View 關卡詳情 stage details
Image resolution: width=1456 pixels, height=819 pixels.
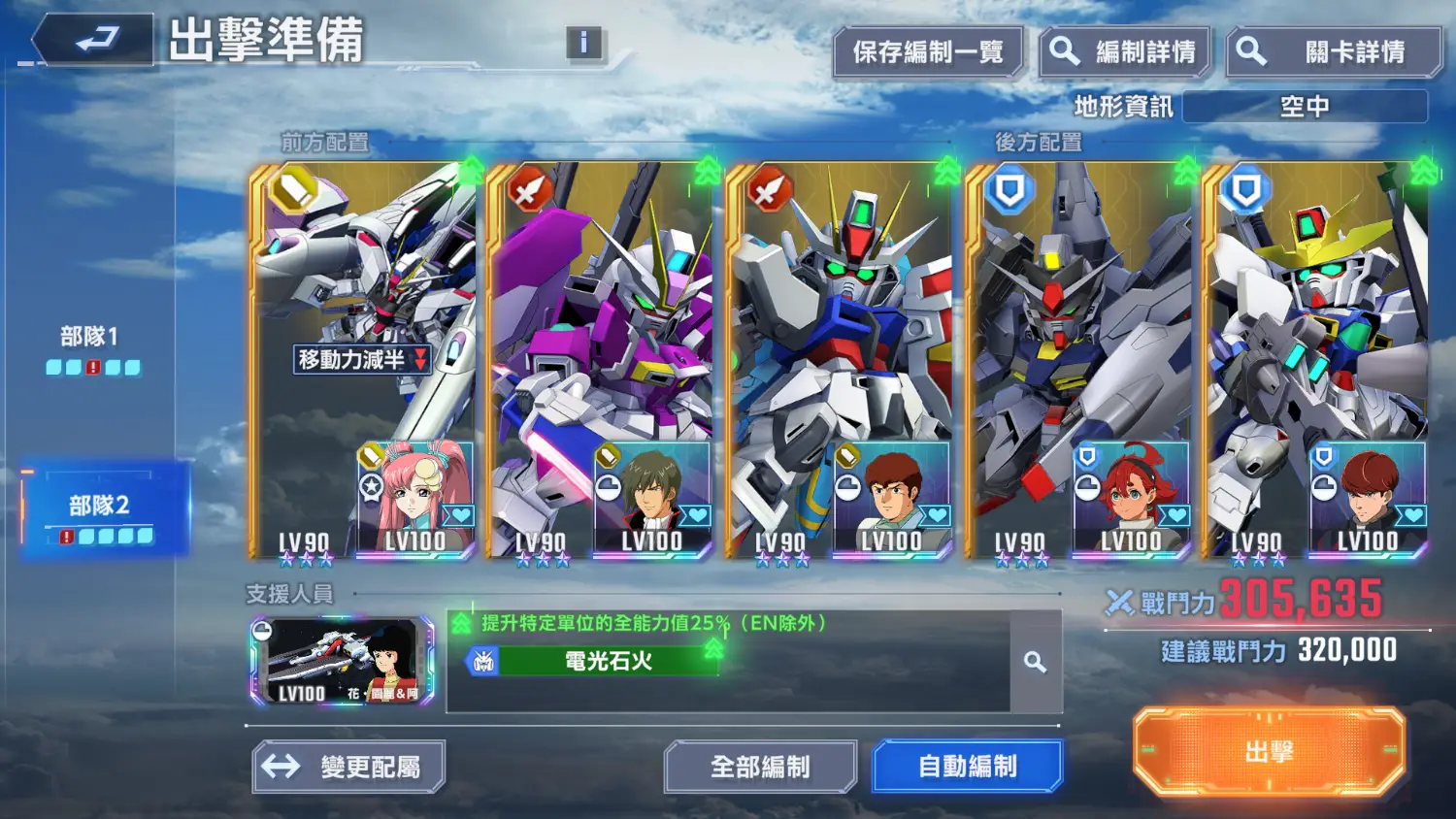point(1334,52)
